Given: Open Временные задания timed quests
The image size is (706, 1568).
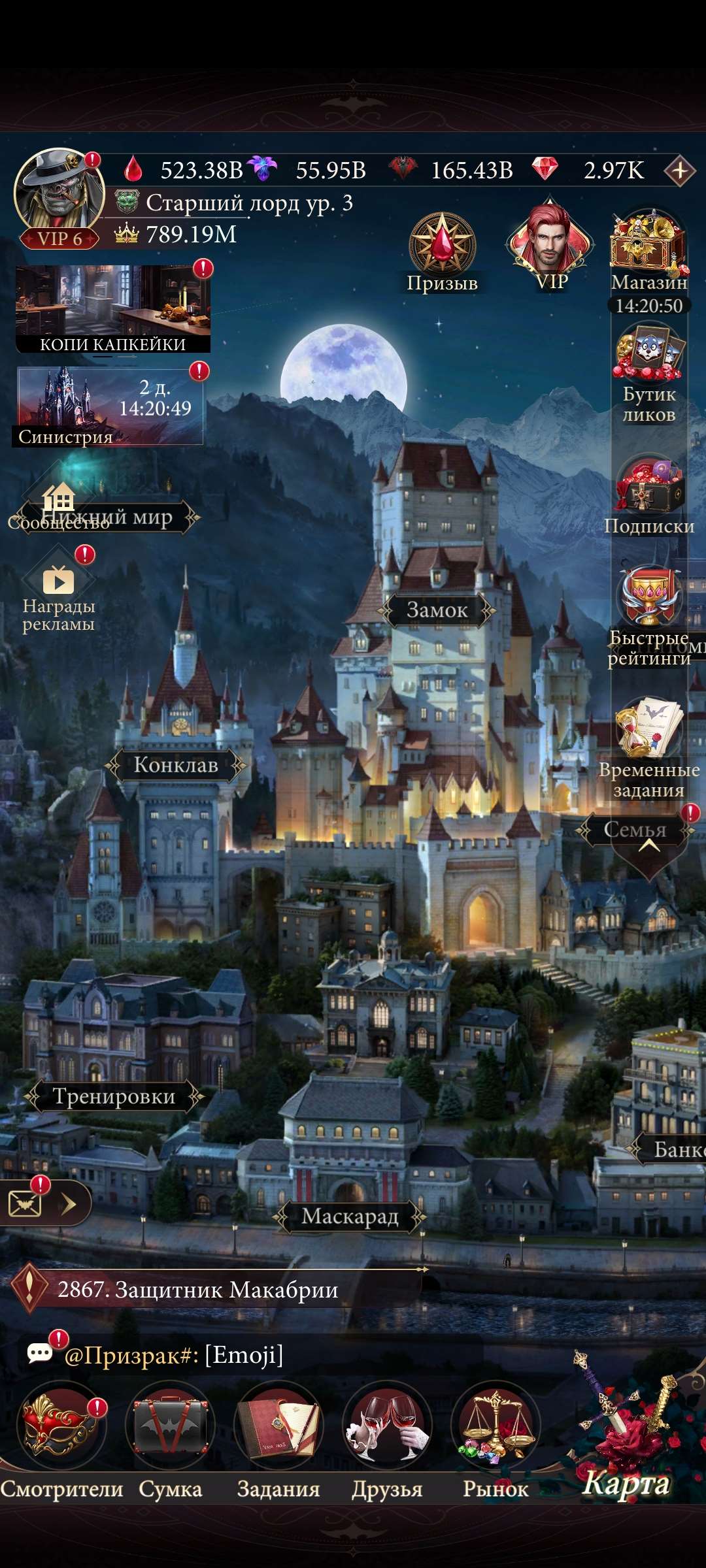Looking at the screenshot, I should click(648, 728).
